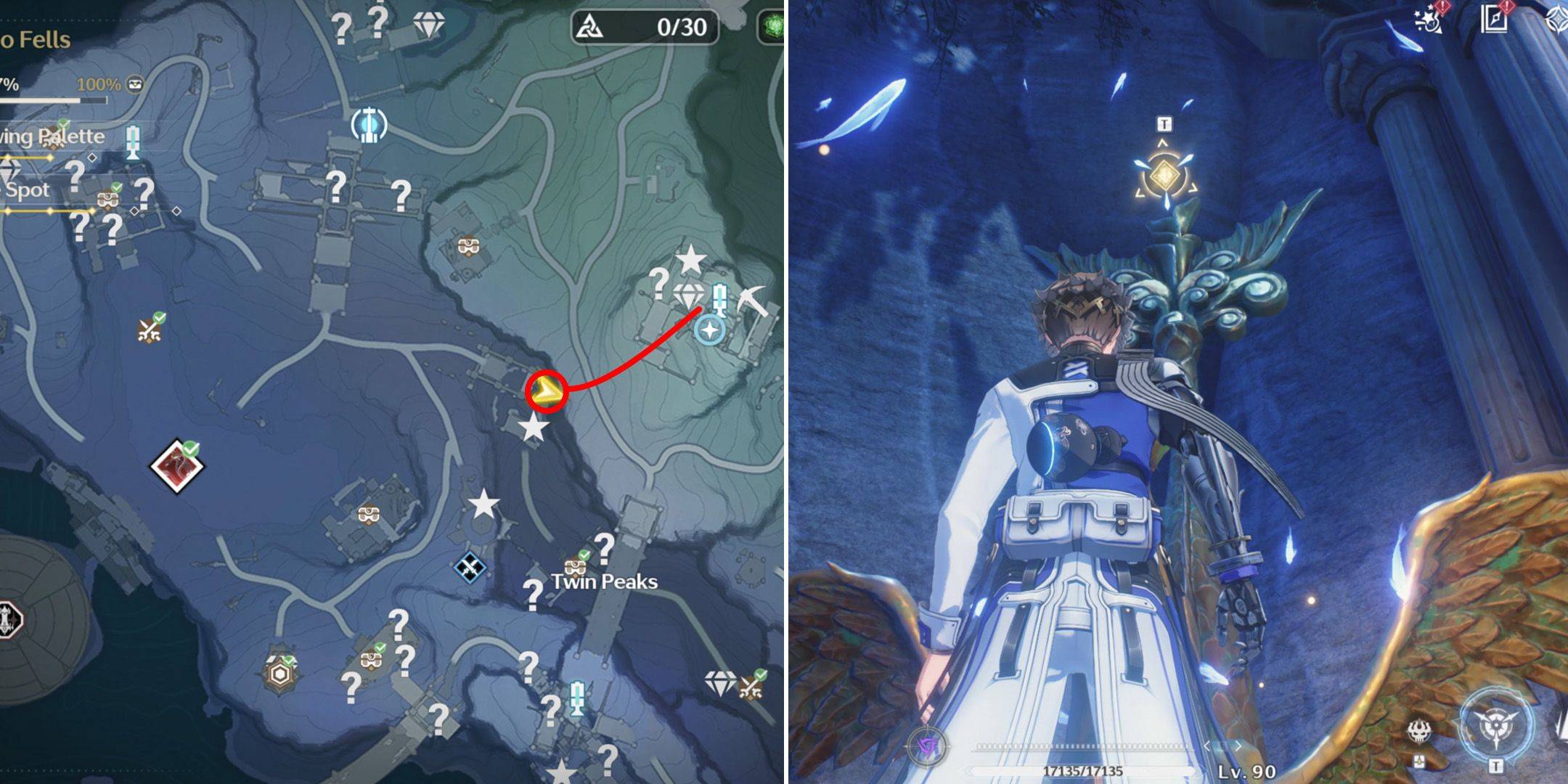Click the Twin Peaks area label

(x=604, y=581)
